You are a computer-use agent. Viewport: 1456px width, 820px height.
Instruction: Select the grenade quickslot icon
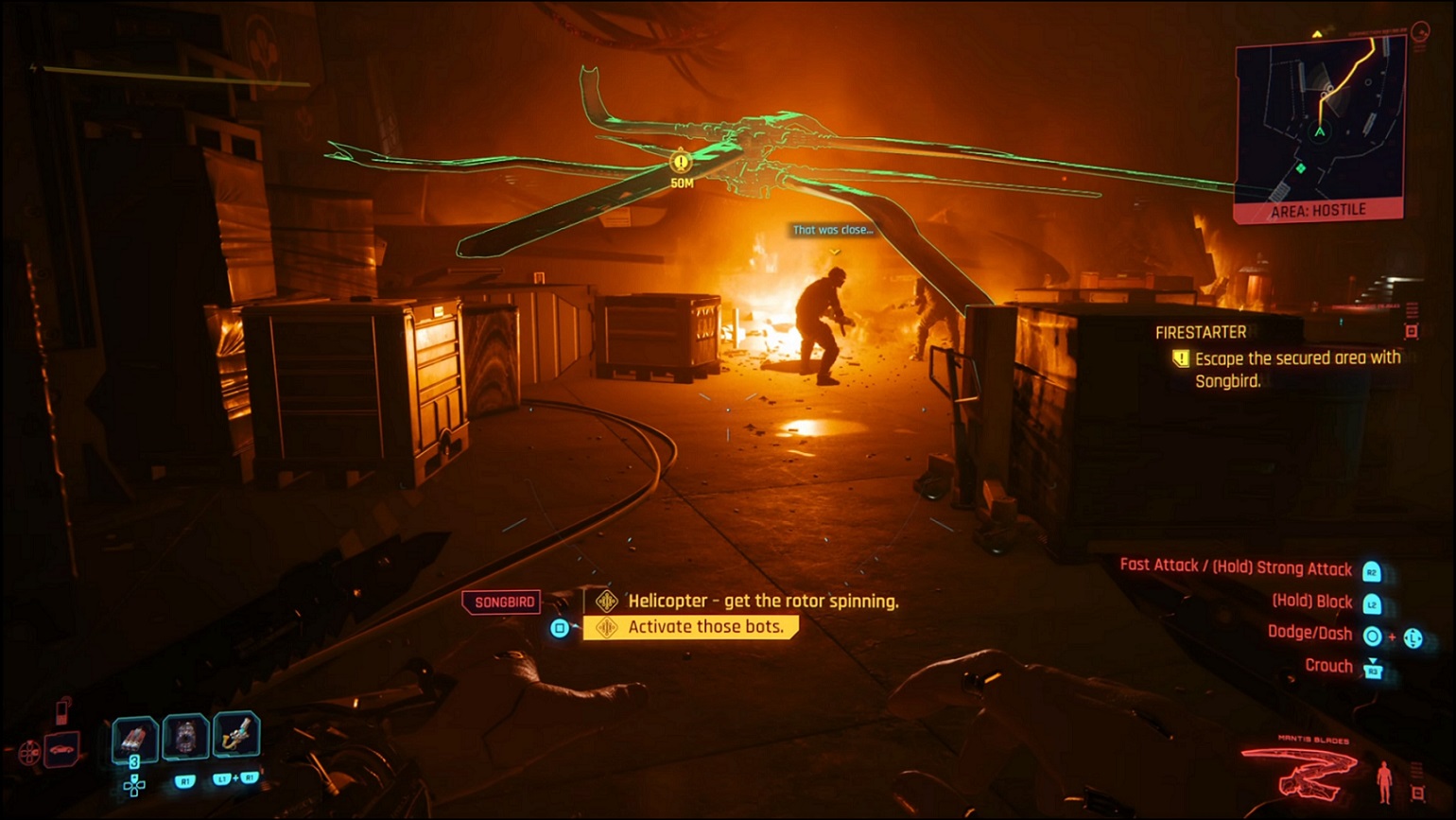click(133, 737)
